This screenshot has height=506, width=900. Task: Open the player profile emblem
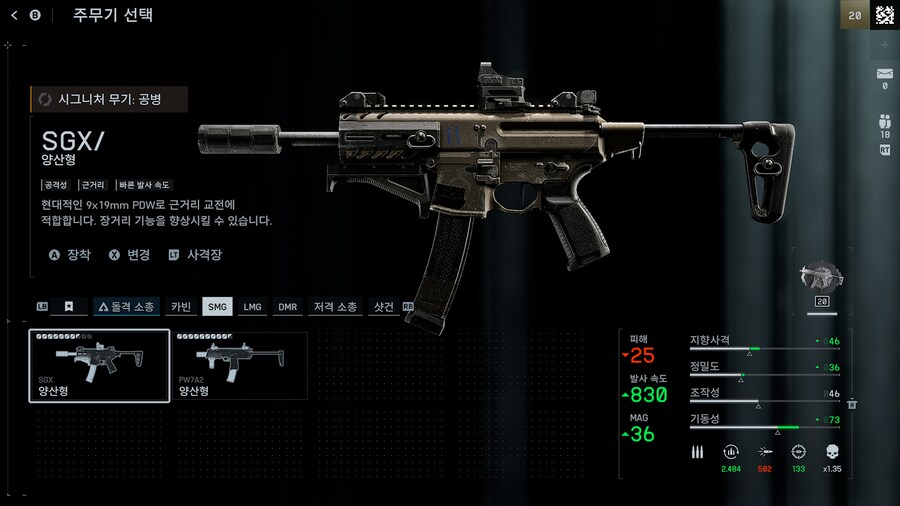click(884, 15)
